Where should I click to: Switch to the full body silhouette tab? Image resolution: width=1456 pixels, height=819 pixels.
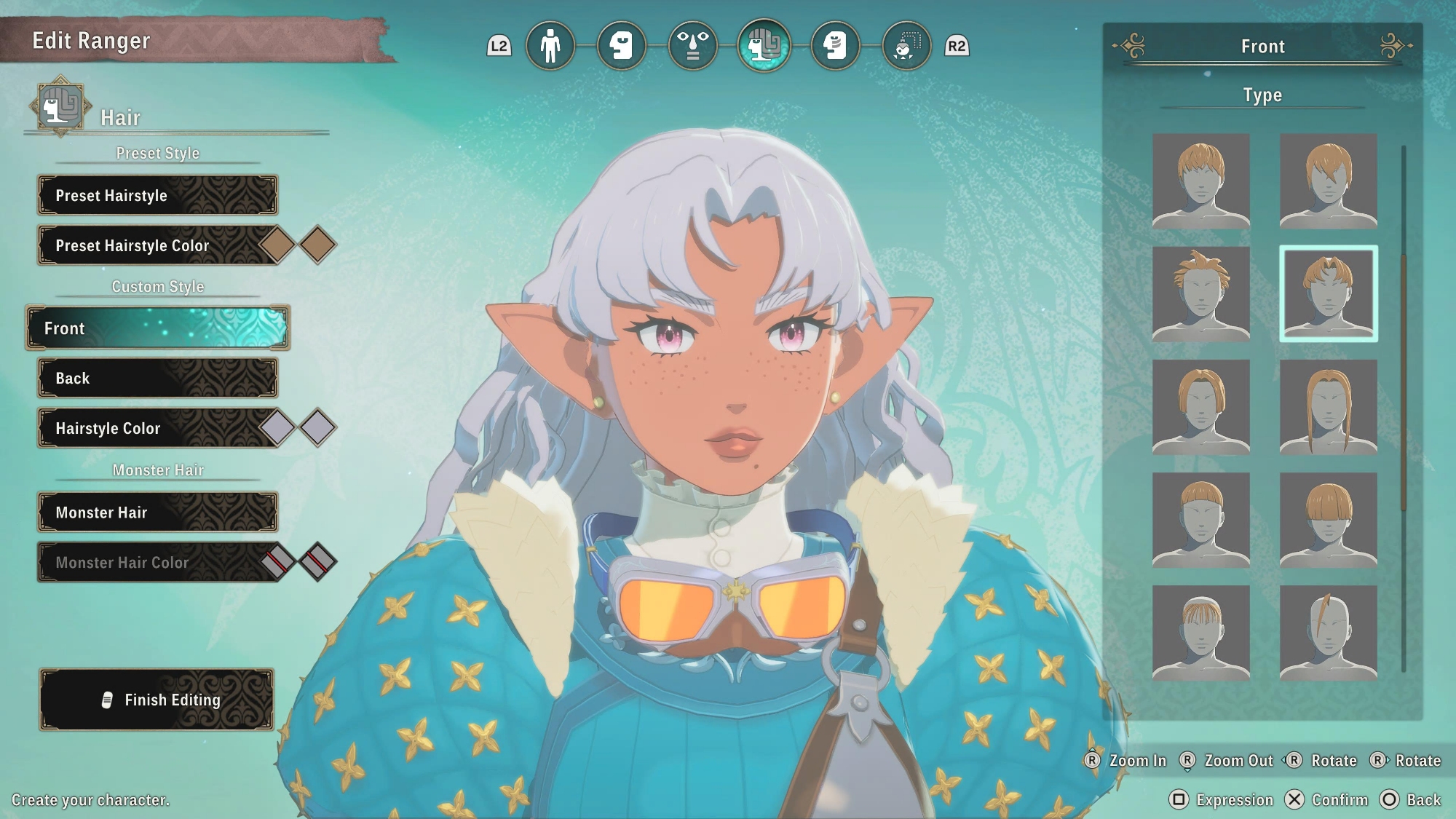pyautogui.click(x=550, y=46)
